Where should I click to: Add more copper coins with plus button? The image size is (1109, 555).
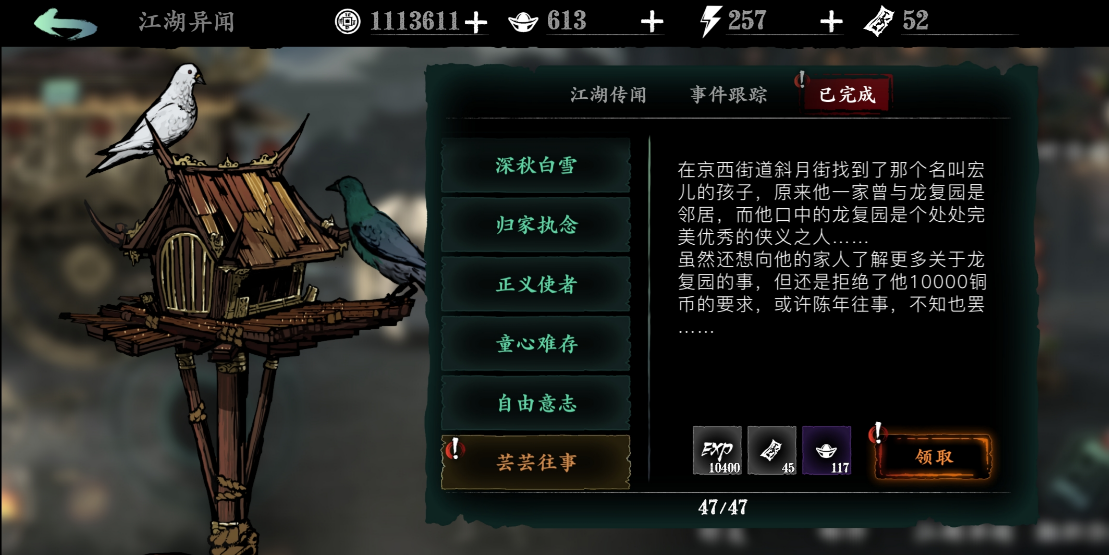coord(476,22)
